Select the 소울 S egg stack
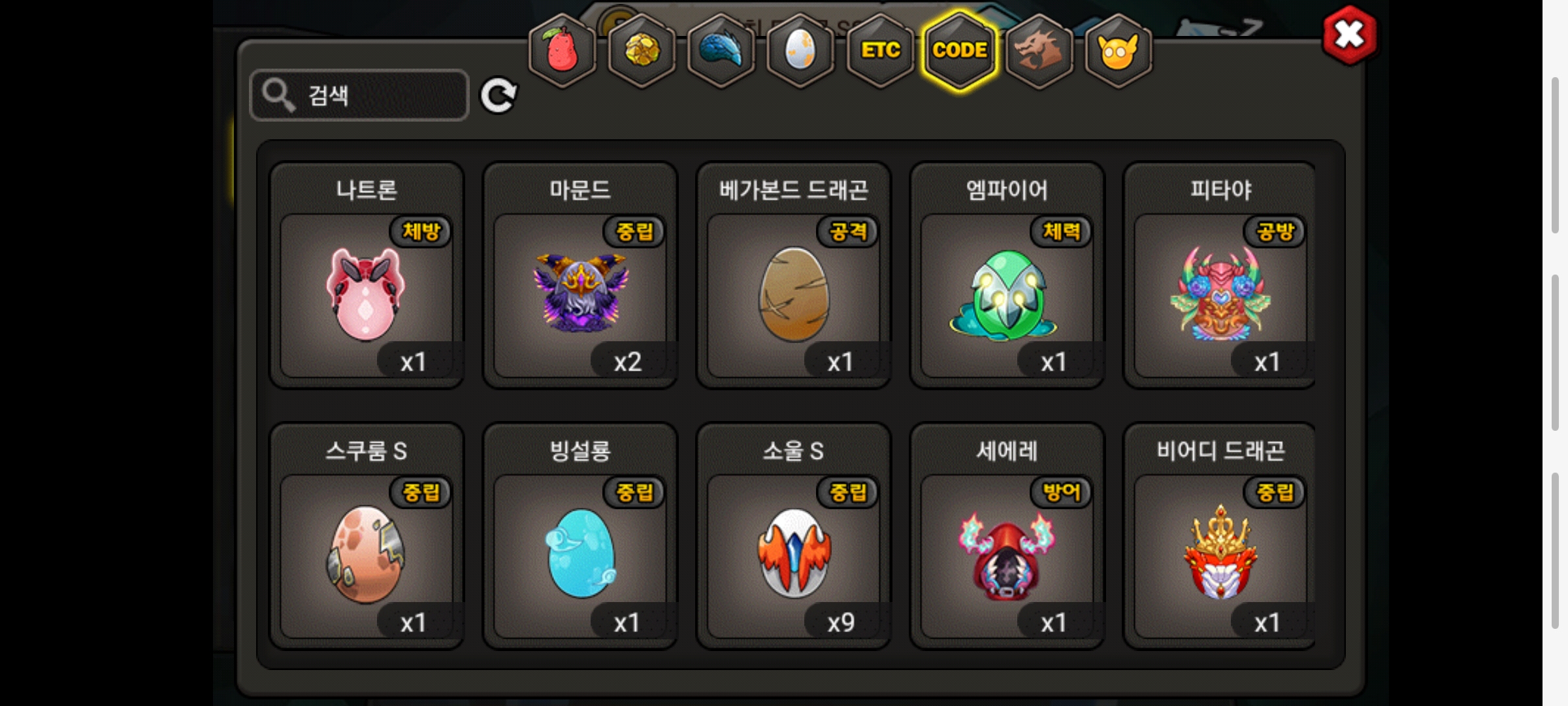This screenshot has width=1568, height=706. tap(794, 554)
